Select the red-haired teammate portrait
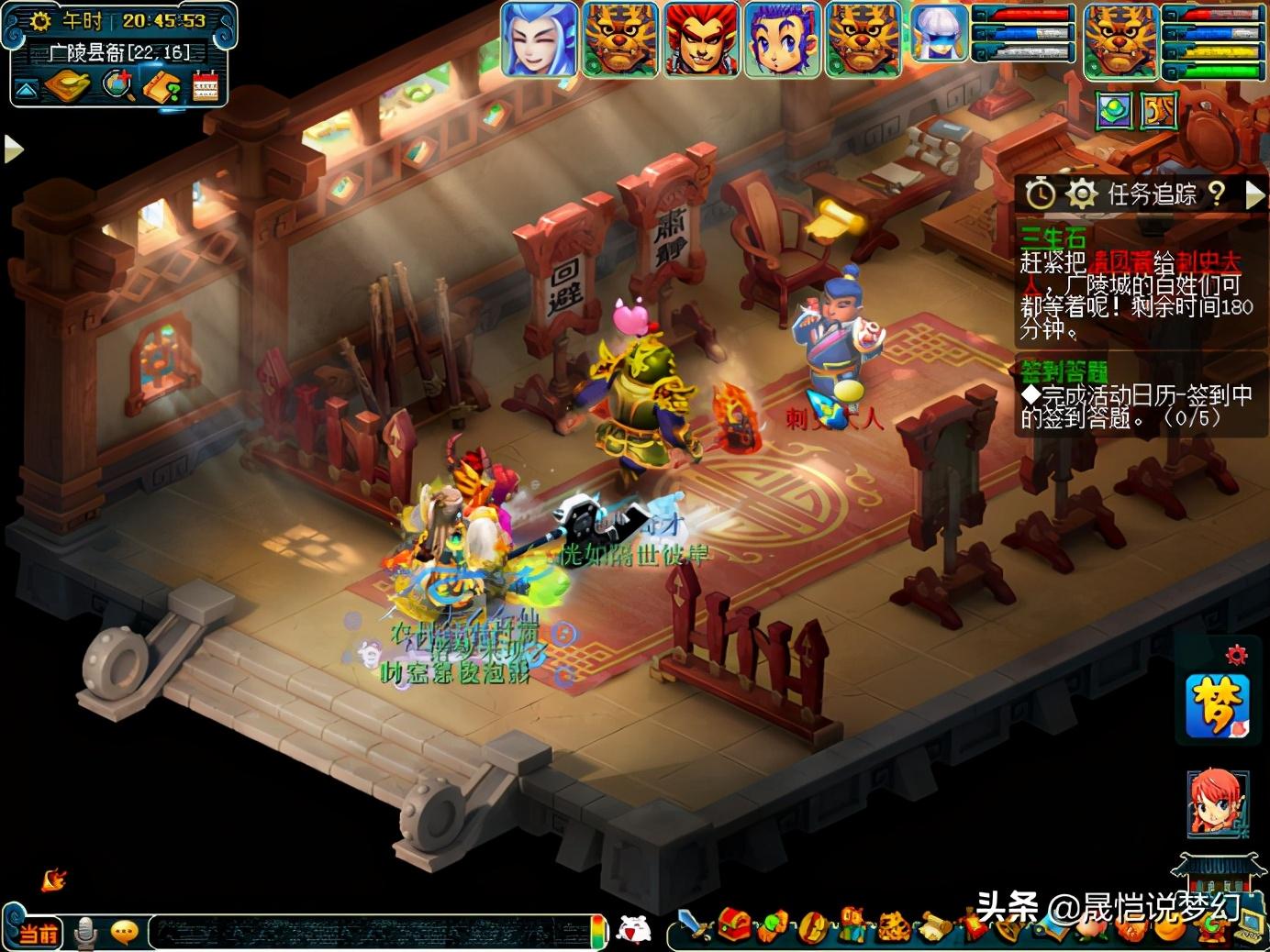Image resolution: width=1270 pixels, height=952 pixels. click(702, 39)
